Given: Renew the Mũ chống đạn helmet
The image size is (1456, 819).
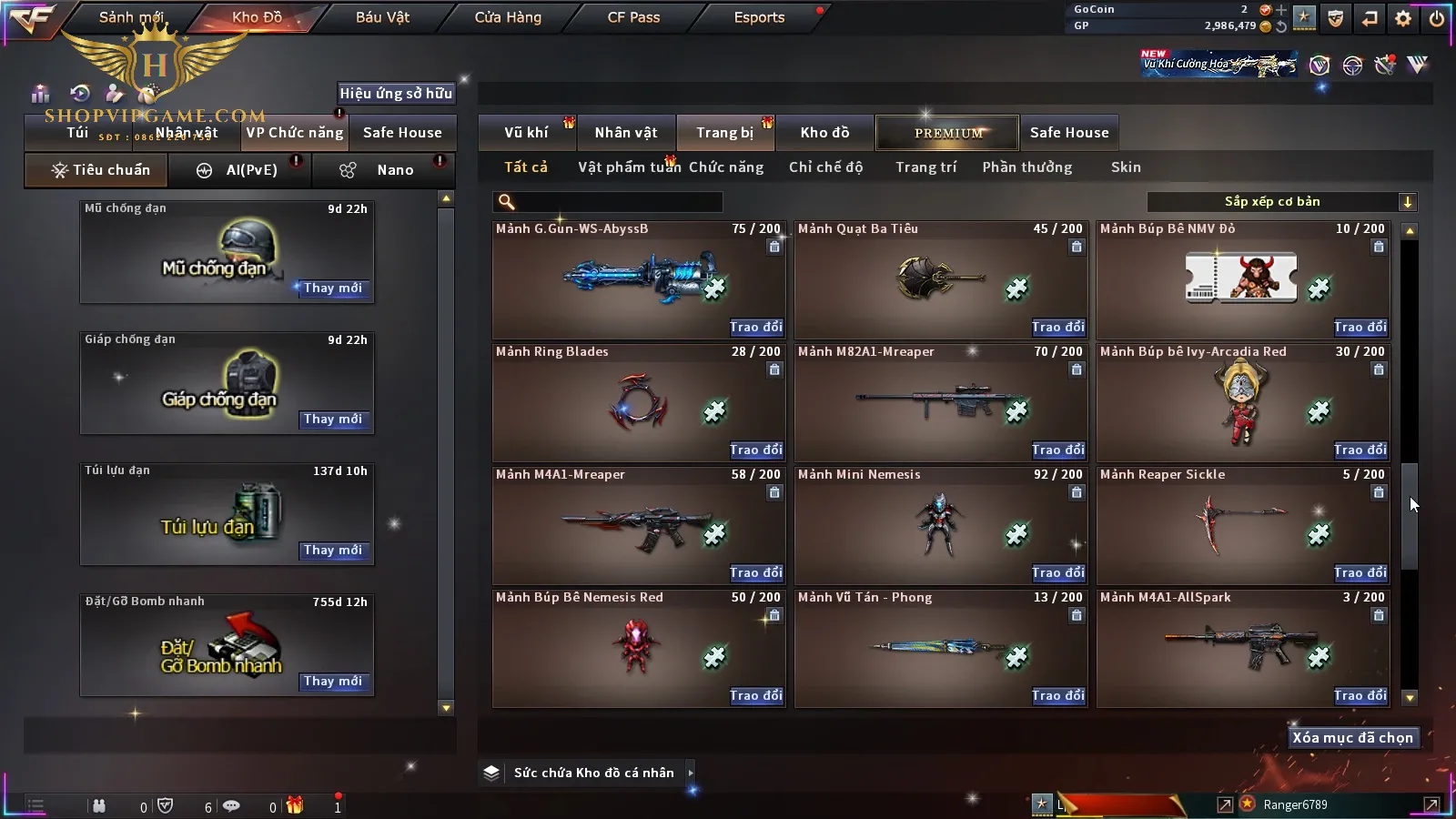Looking at the screenshot, I should [x=333, y=288].
